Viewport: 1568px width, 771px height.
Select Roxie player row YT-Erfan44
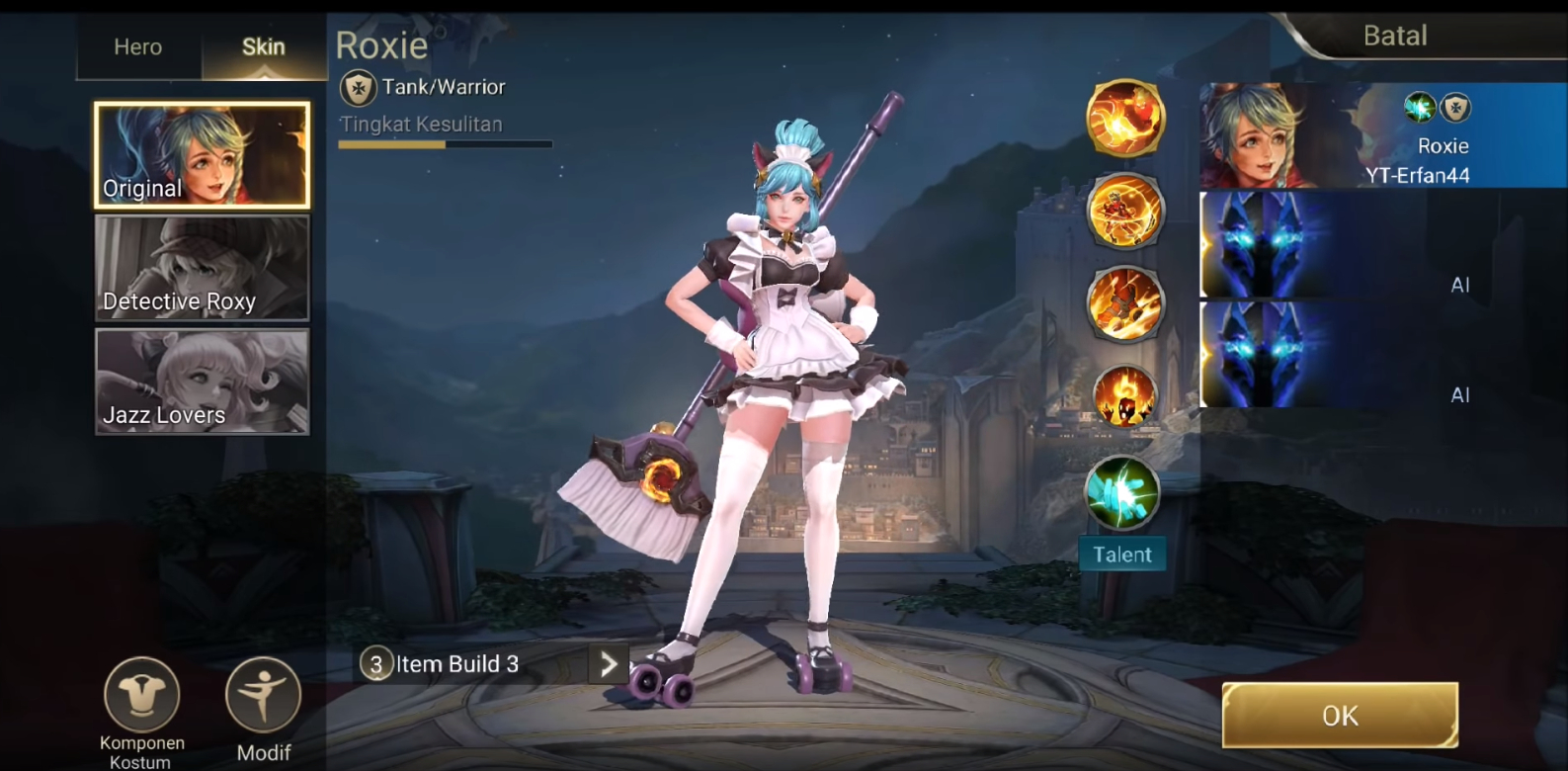pos(1383,135)
